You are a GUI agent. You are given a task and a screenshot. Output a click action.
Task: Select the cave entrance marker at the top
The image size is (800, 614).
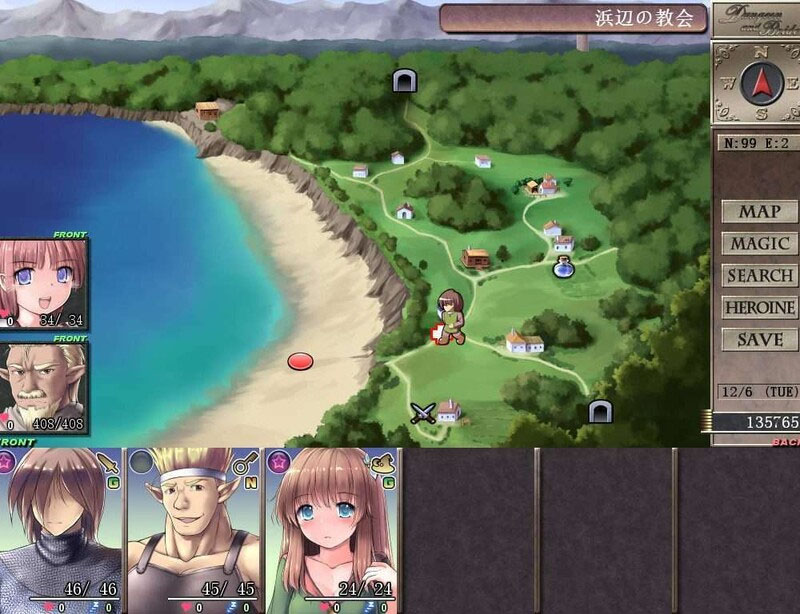(x=404, y=81)
